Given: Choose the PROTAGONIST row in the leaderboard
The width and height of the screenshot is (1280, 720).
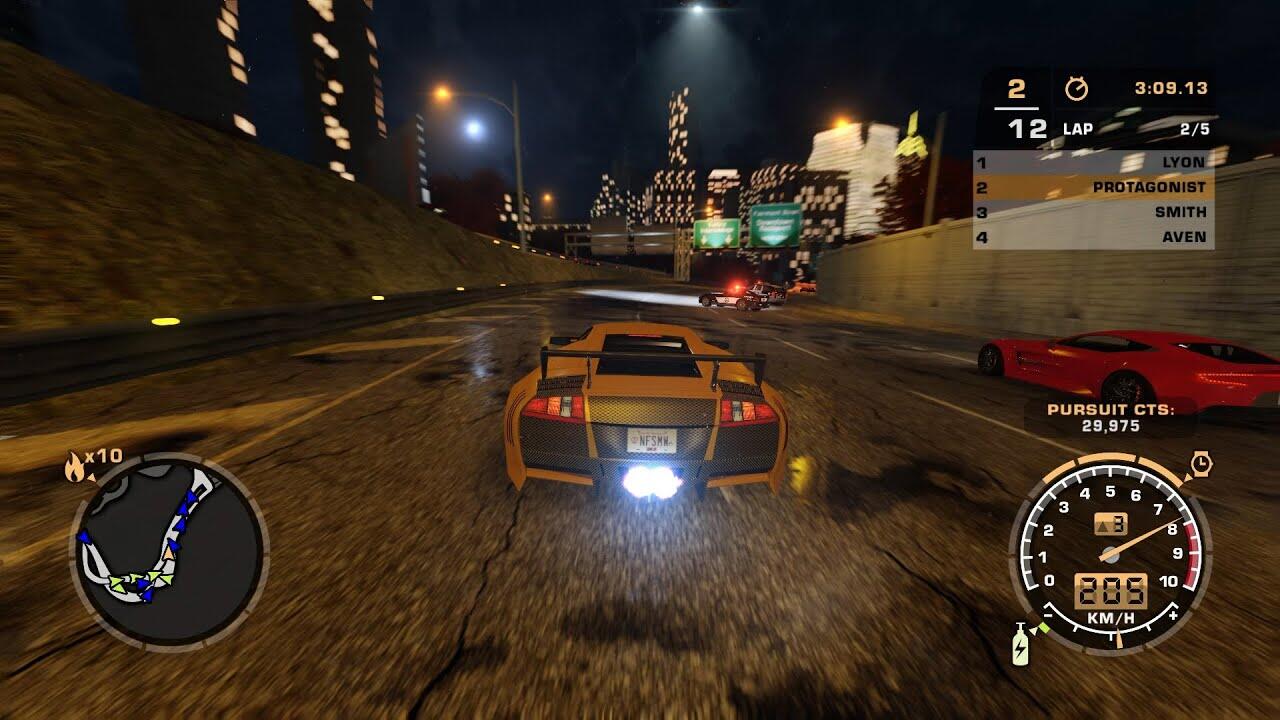Looking at the screenshot, I should pos(1093,187).
